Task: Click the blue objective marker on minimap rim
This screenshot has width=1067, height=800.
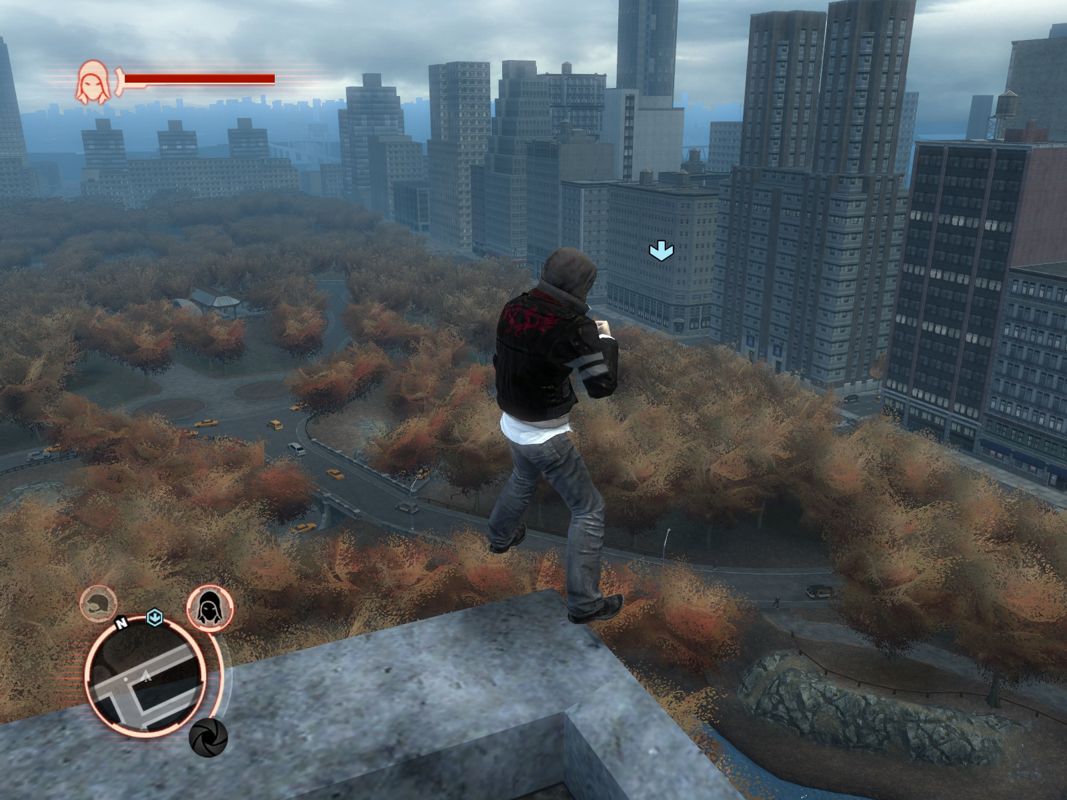Action: pyautogui.click(x=154, y=618)
